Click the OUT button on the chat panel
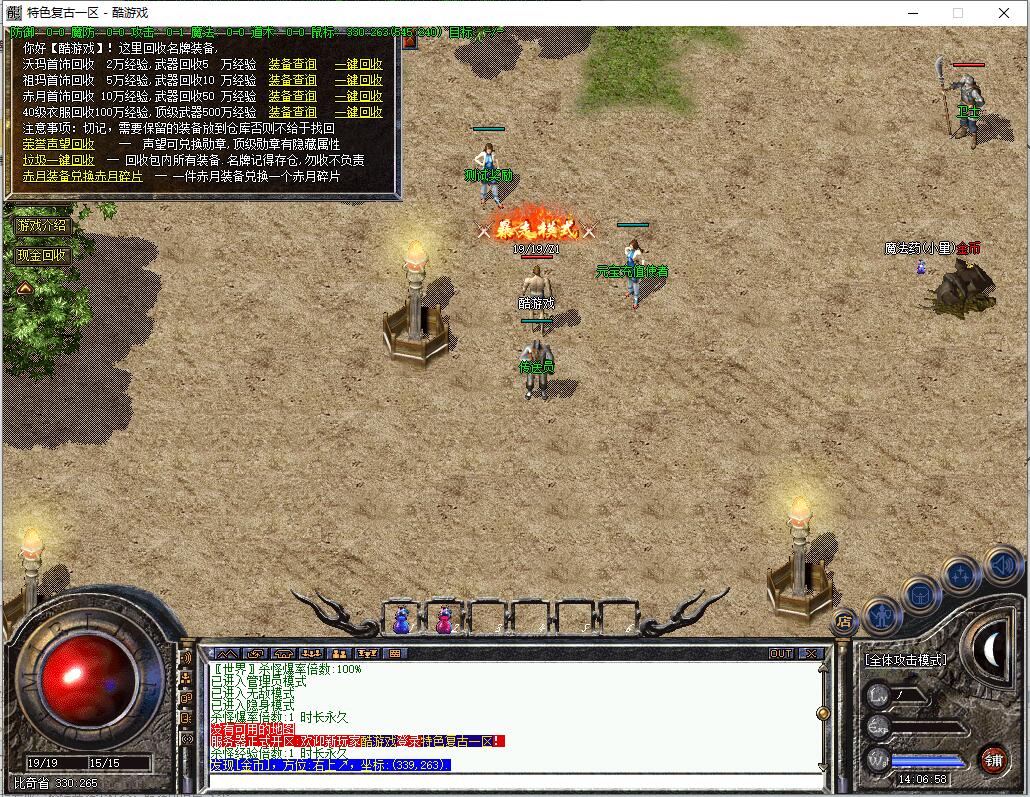The width and height of the screenshot is (1030, 797). tap(781, 654)
